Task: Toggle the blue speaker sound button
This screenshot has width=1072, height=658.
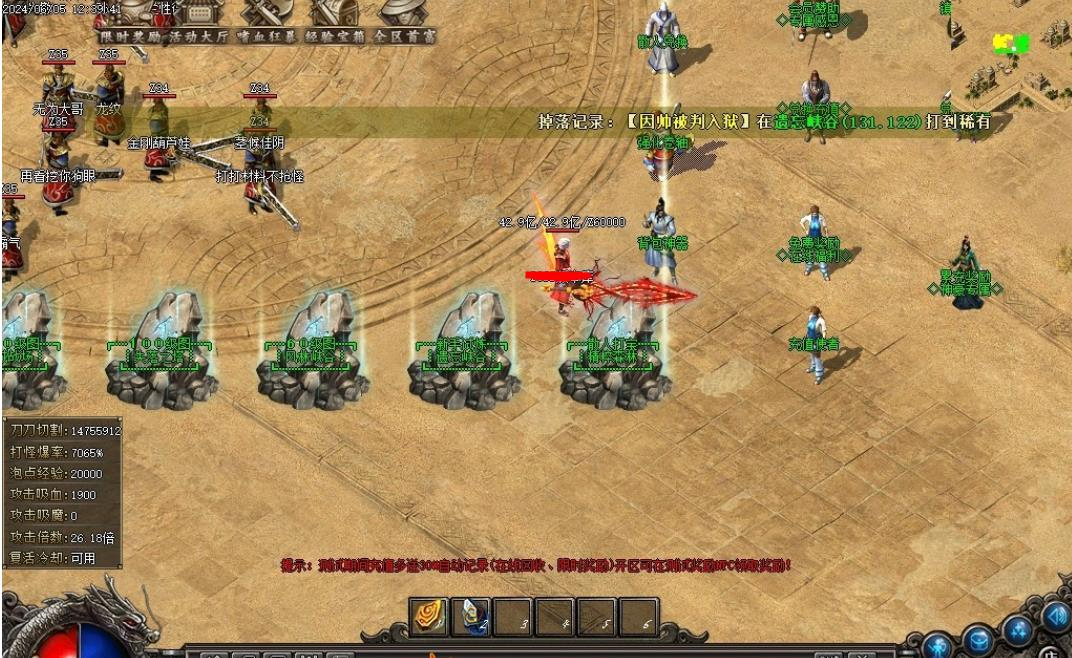Action: click(x=1054, y=615)
